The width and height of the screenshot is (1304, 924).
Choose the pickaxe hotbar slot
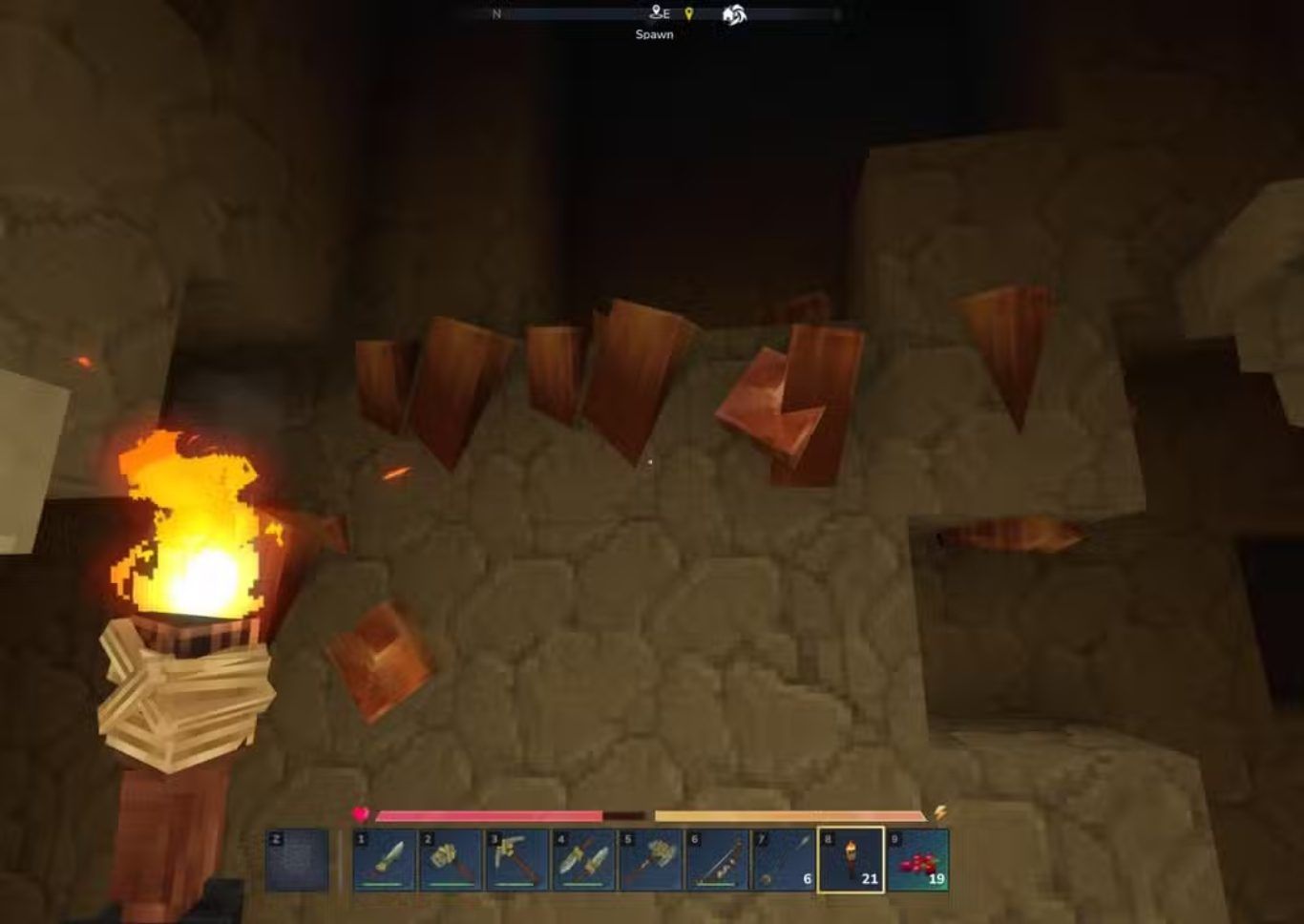(517, 860)
